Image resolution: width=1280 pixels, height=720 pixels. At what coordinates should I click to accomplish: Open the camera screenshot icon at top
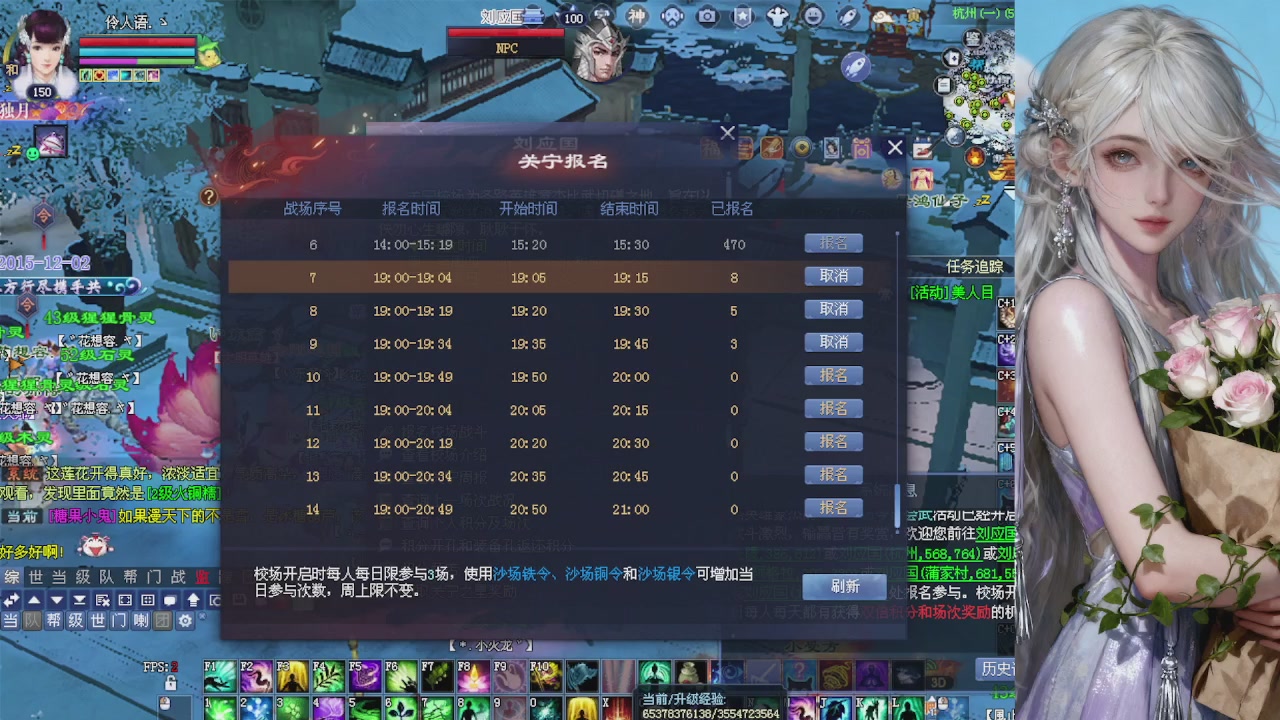click(x=706, y=16)
